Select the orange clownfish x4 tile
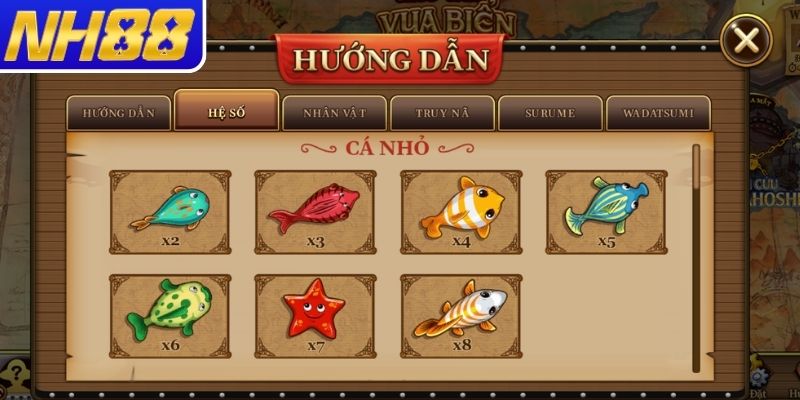800x400 pixels. click(x=461, y=212)
